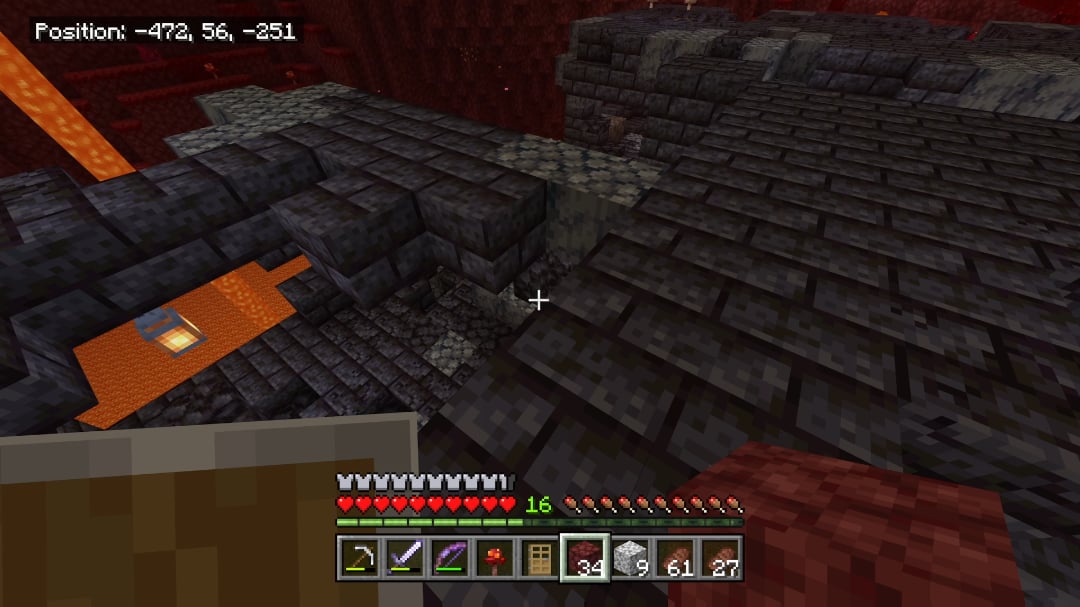Select the red fungus item slot
The image size is (1080, 607).
point(494,555)
